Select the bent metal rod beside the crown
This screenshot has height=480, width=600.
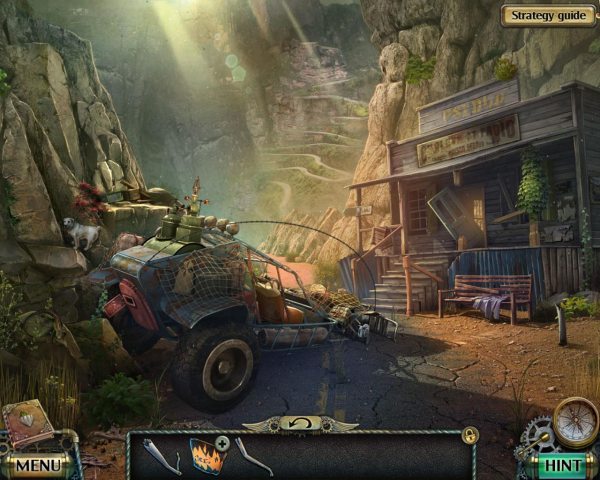pyautogui.click(x=253, y=455)
